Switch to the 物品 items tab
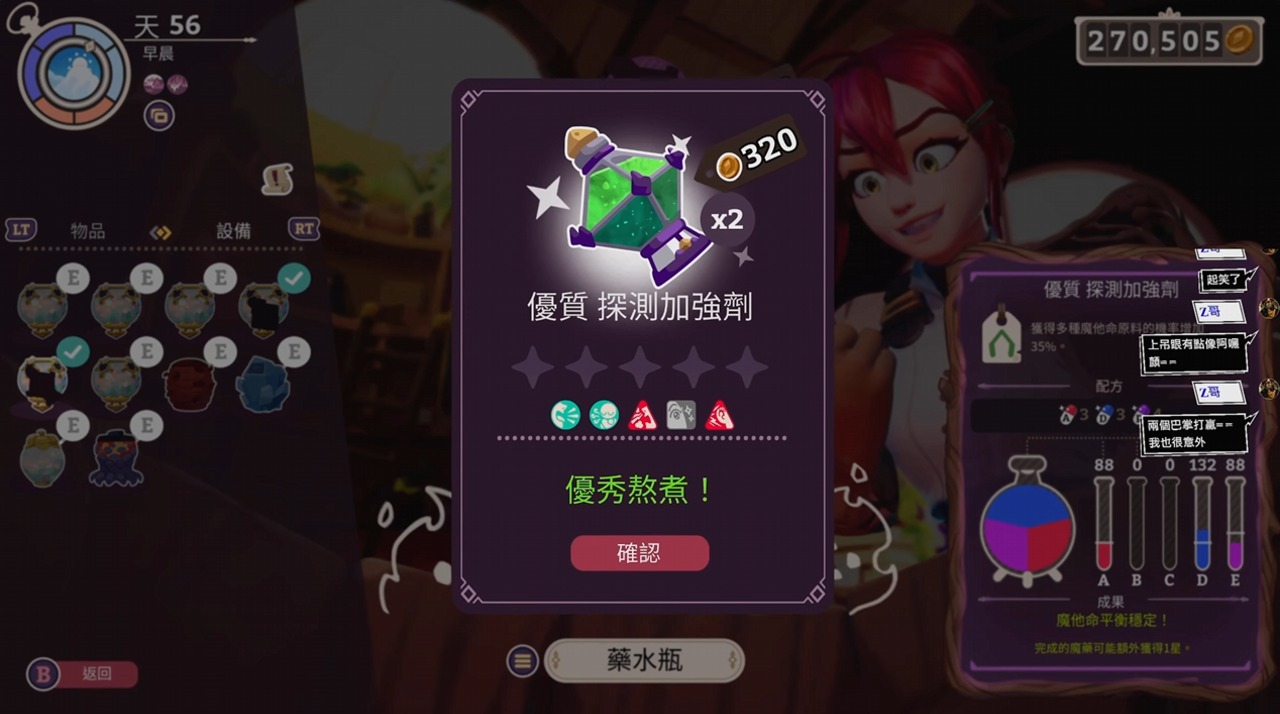The image size is (1280, 714). point(88,230)
